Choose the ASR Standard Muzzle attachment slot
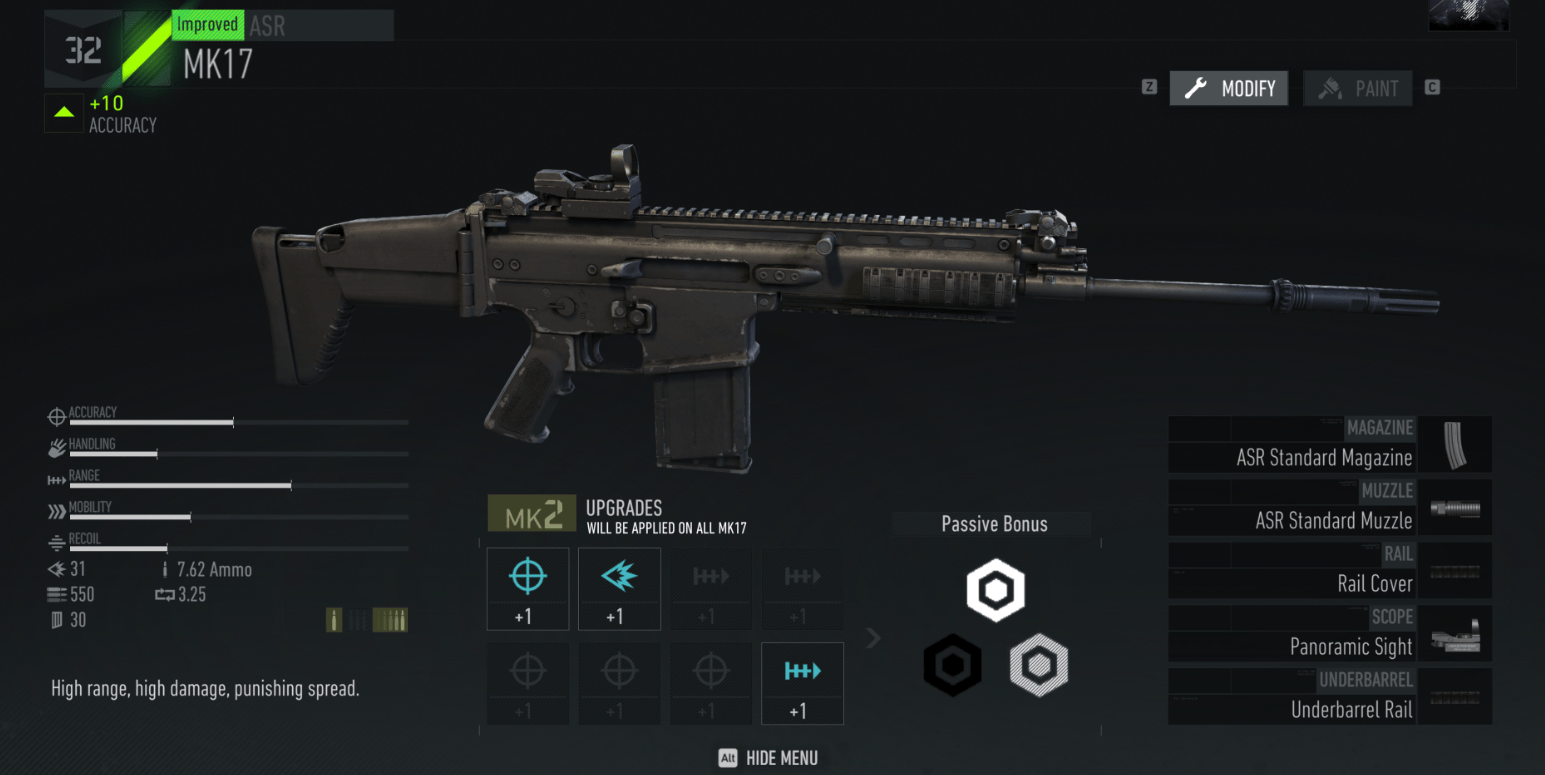1545x775 pixels. pyautogui.click(x=1329, y=508)
